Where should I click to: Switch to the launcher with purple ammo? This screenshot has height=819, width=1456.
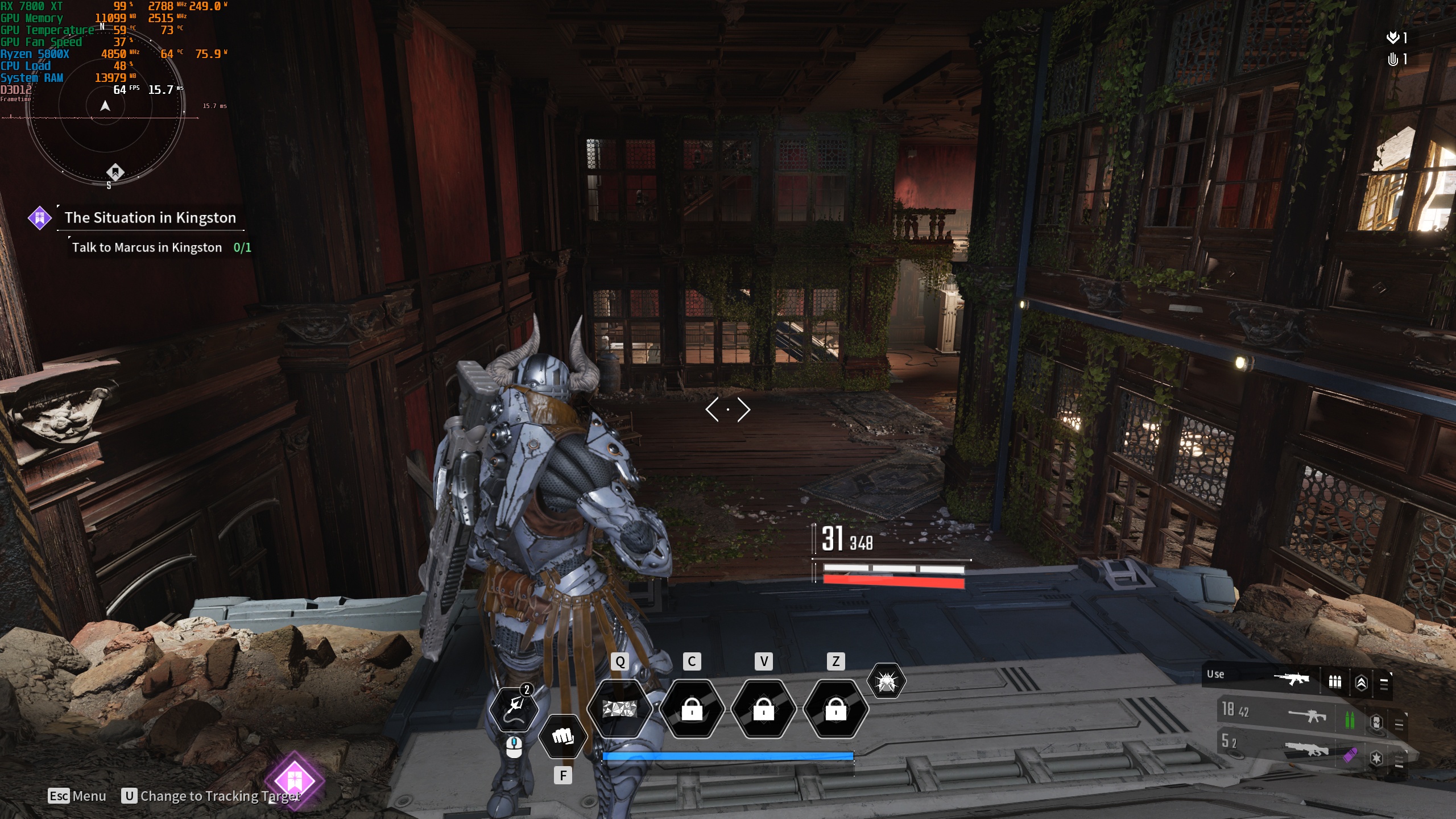pyautogui.click(x=1307, y=750)
